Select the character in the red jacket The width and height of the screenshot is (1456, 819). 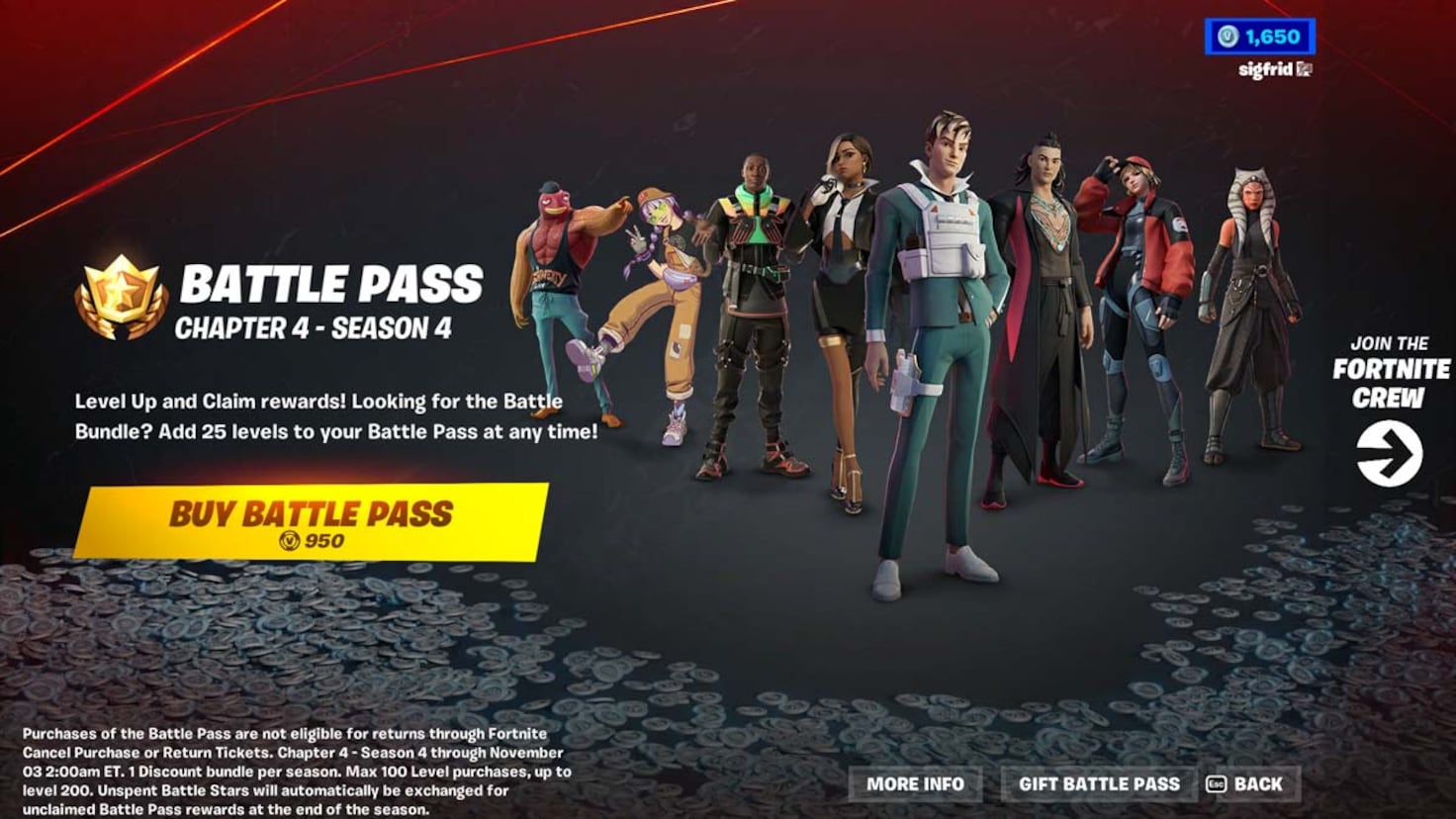pyautogui.click(x=1143, y=277)
